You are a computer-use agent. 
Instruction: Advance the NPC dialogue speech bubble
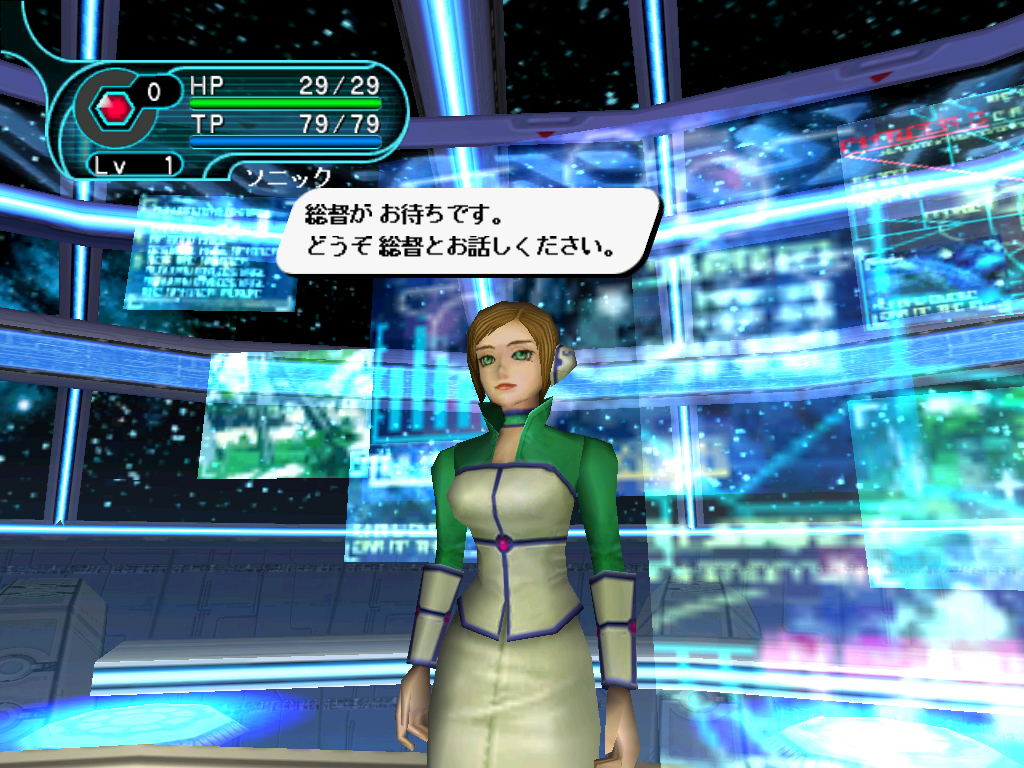[468, 231]
